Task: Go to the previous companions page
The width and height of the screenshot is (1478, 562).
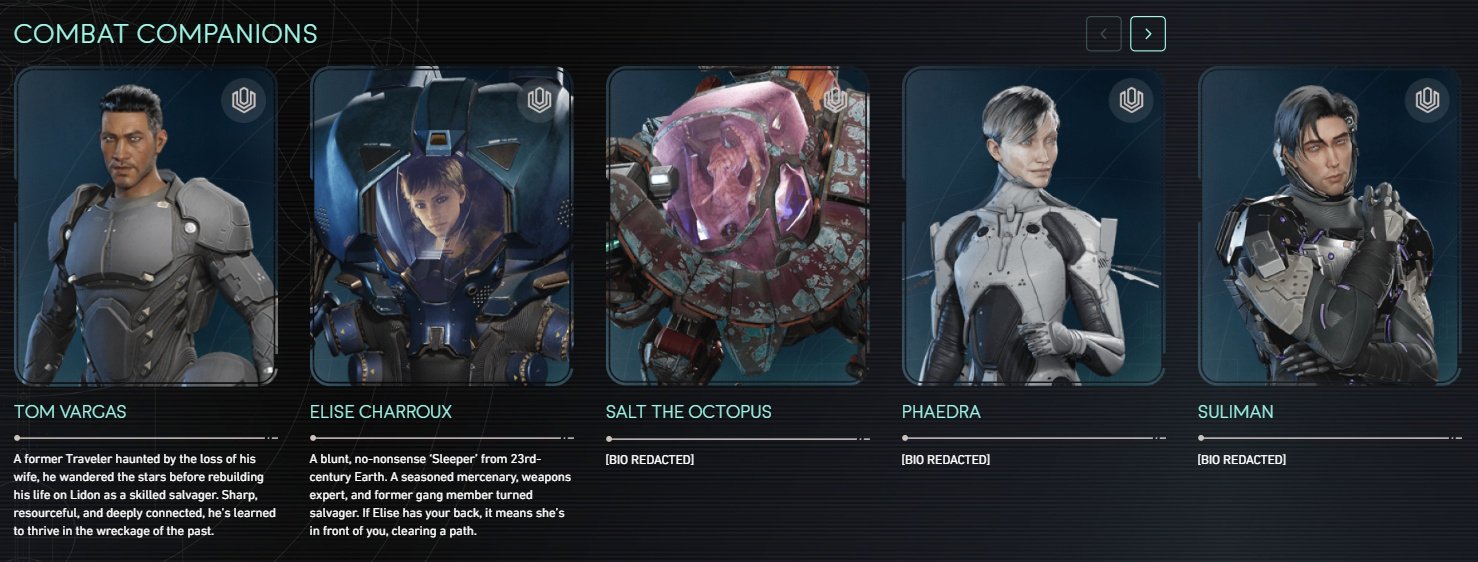Action: click(1104, 34)
